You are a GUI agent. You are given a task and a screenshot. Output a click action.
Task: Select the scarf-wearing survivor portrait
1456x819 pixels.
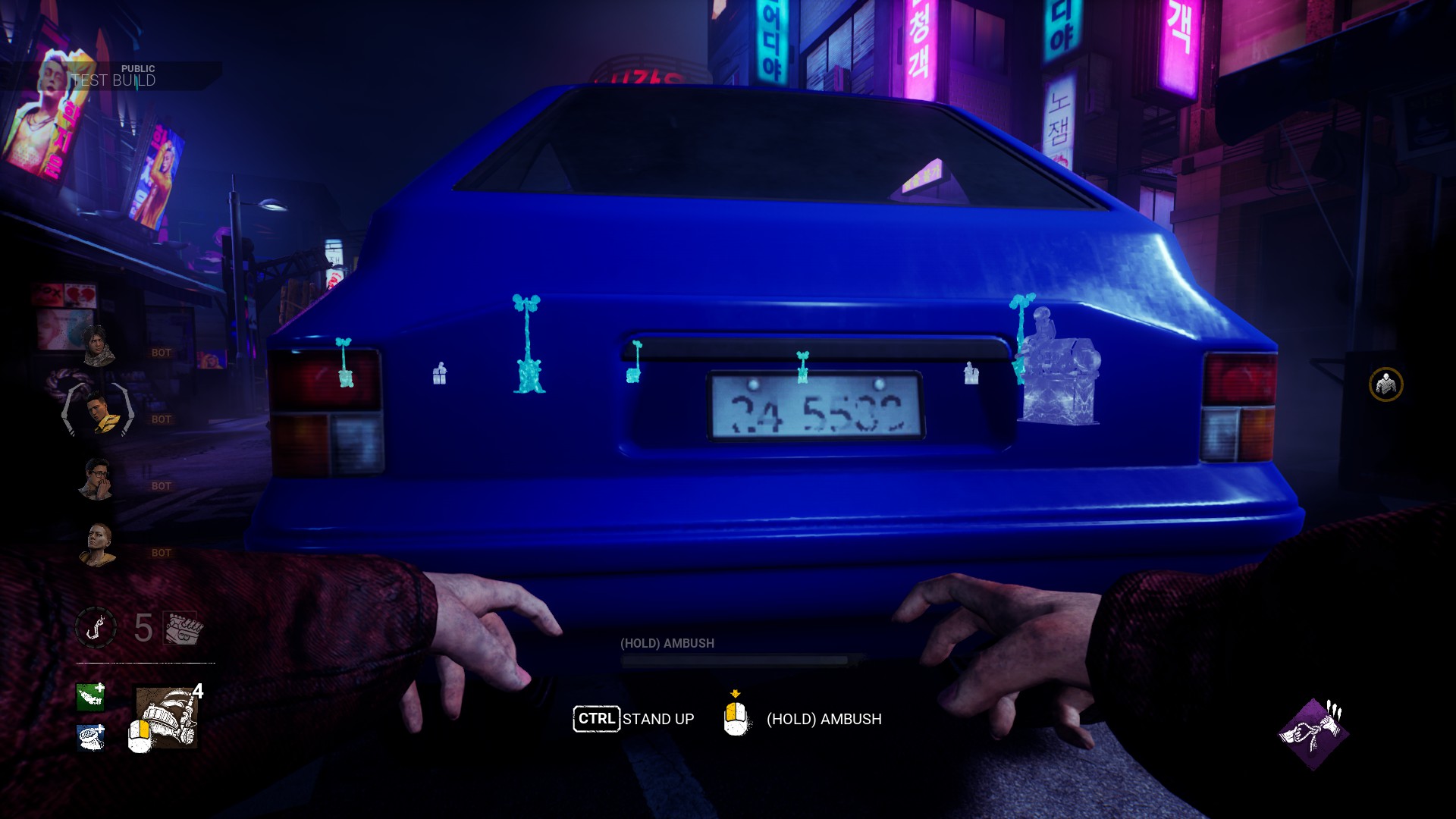click(97, 347)
